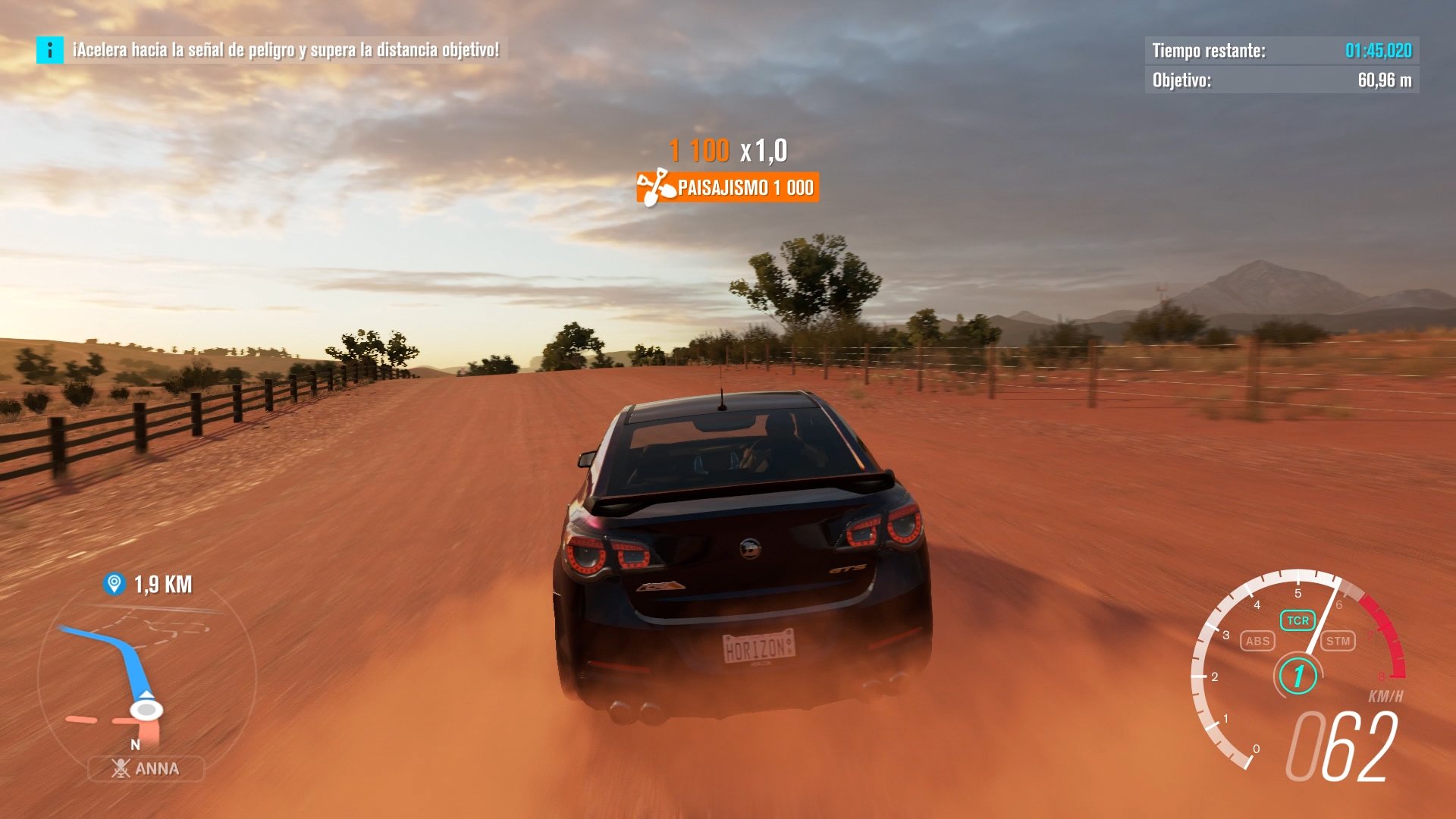The image size is (1456, 819).
Task: Click the info icon on the objective banner
Action: [49, 52]
